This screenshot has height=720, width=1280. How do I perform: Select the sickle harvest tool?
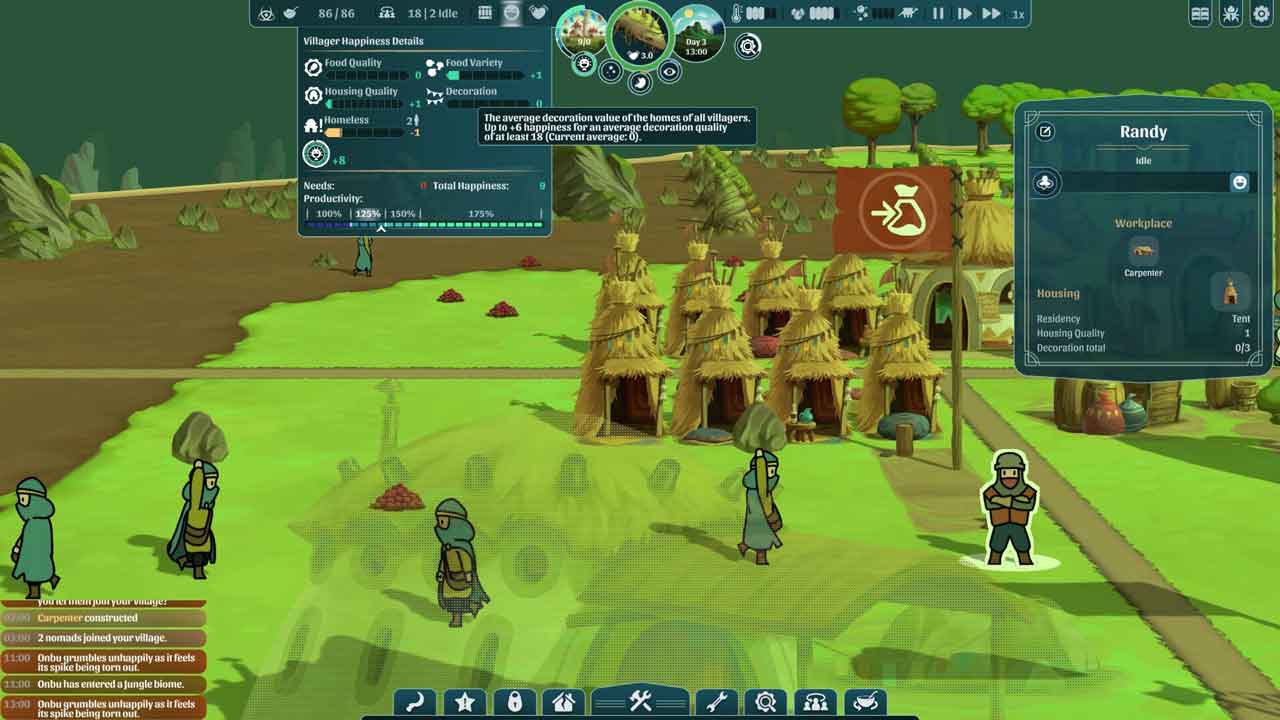[415, 703]
